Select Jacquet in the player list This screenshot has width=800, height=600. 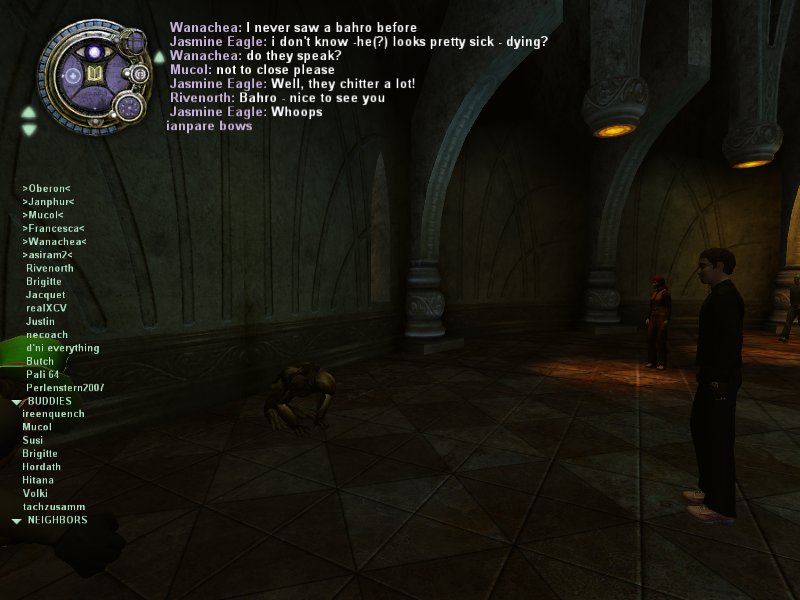[46, 295]
